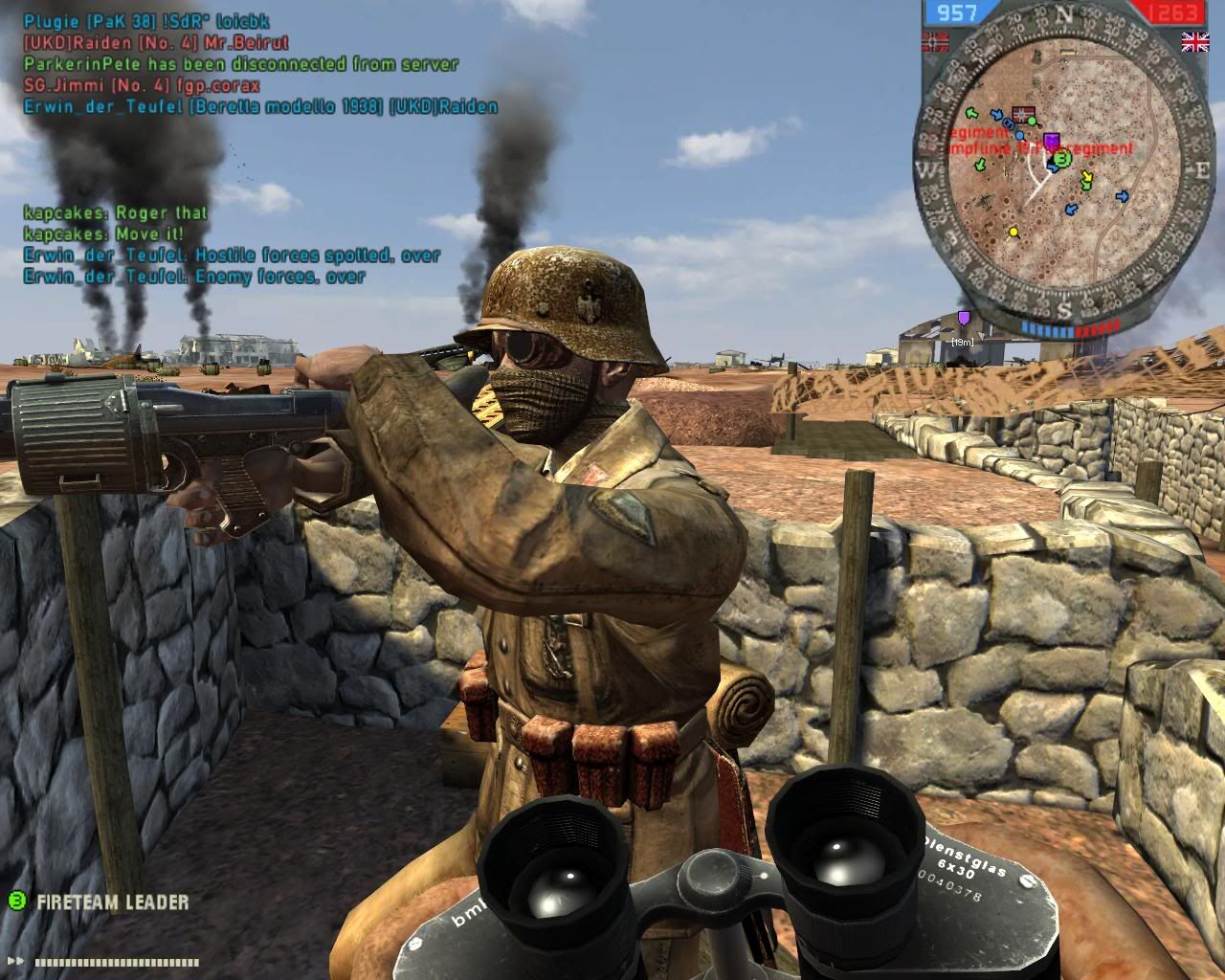Image resolution: width=1225 pixels, height=980 pixels.
Task: Select the contested capture-point flag icon on the minimap
Action: tap(1023, 114)
